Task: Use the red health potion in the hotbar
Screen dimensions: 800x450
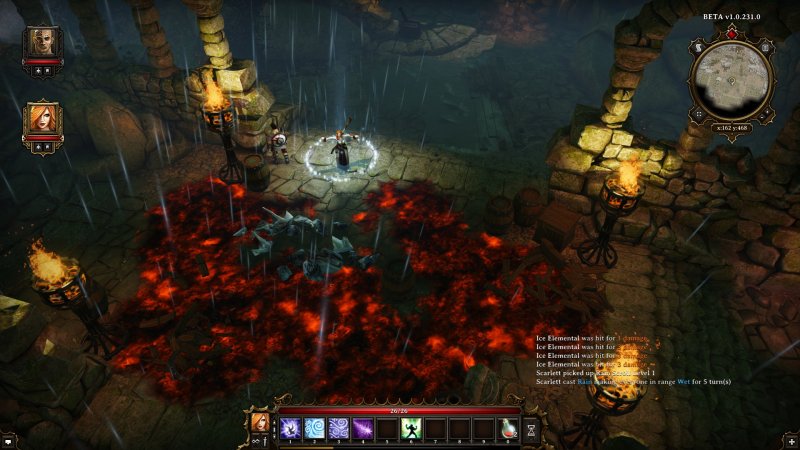Action: 508,428
